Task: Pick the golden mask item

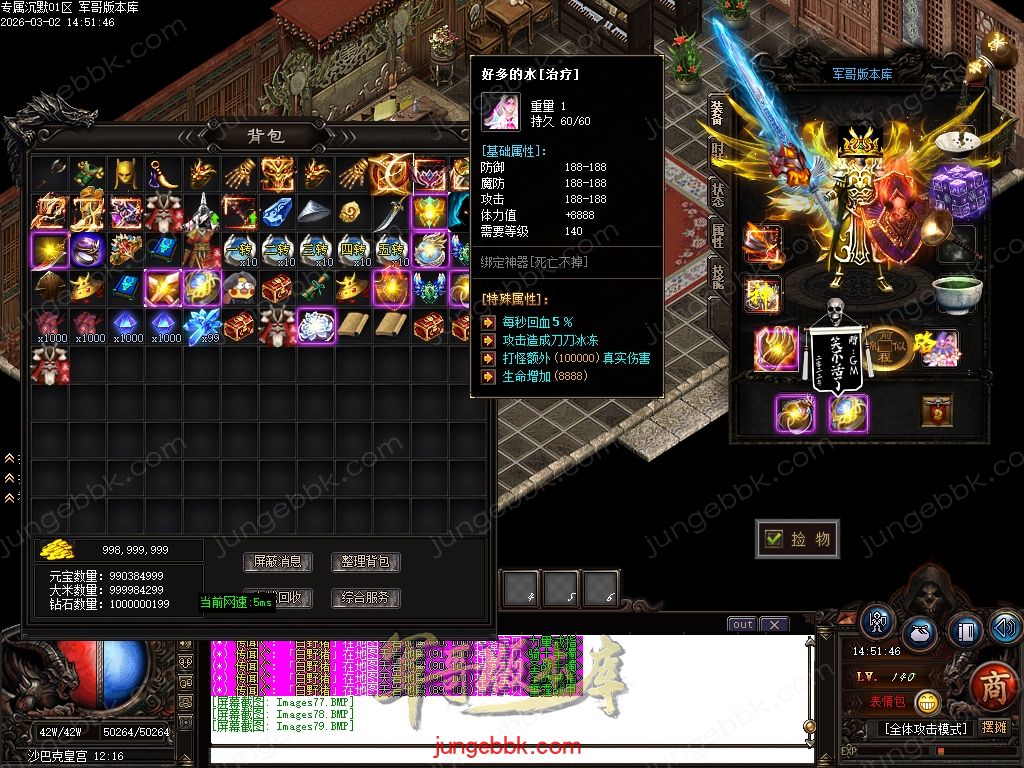Action: tap(124, 174)
